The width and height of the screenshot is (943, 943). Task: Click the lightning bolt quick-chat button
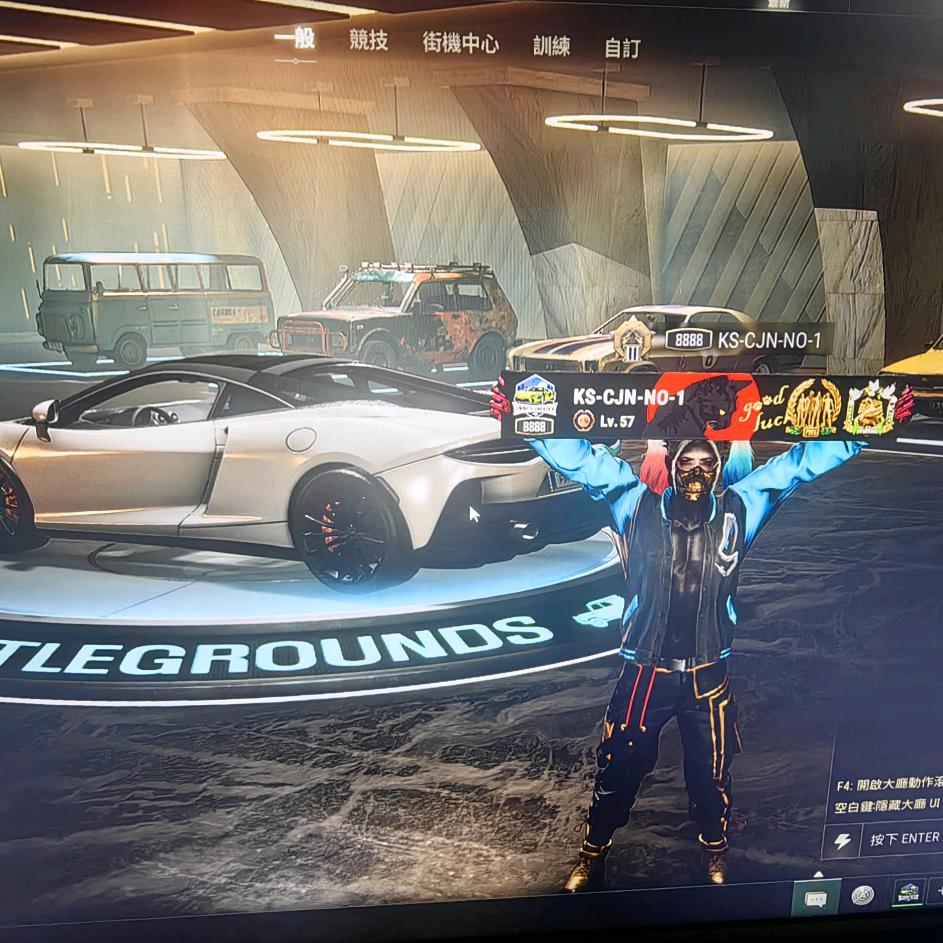click(x=842, y=840)
